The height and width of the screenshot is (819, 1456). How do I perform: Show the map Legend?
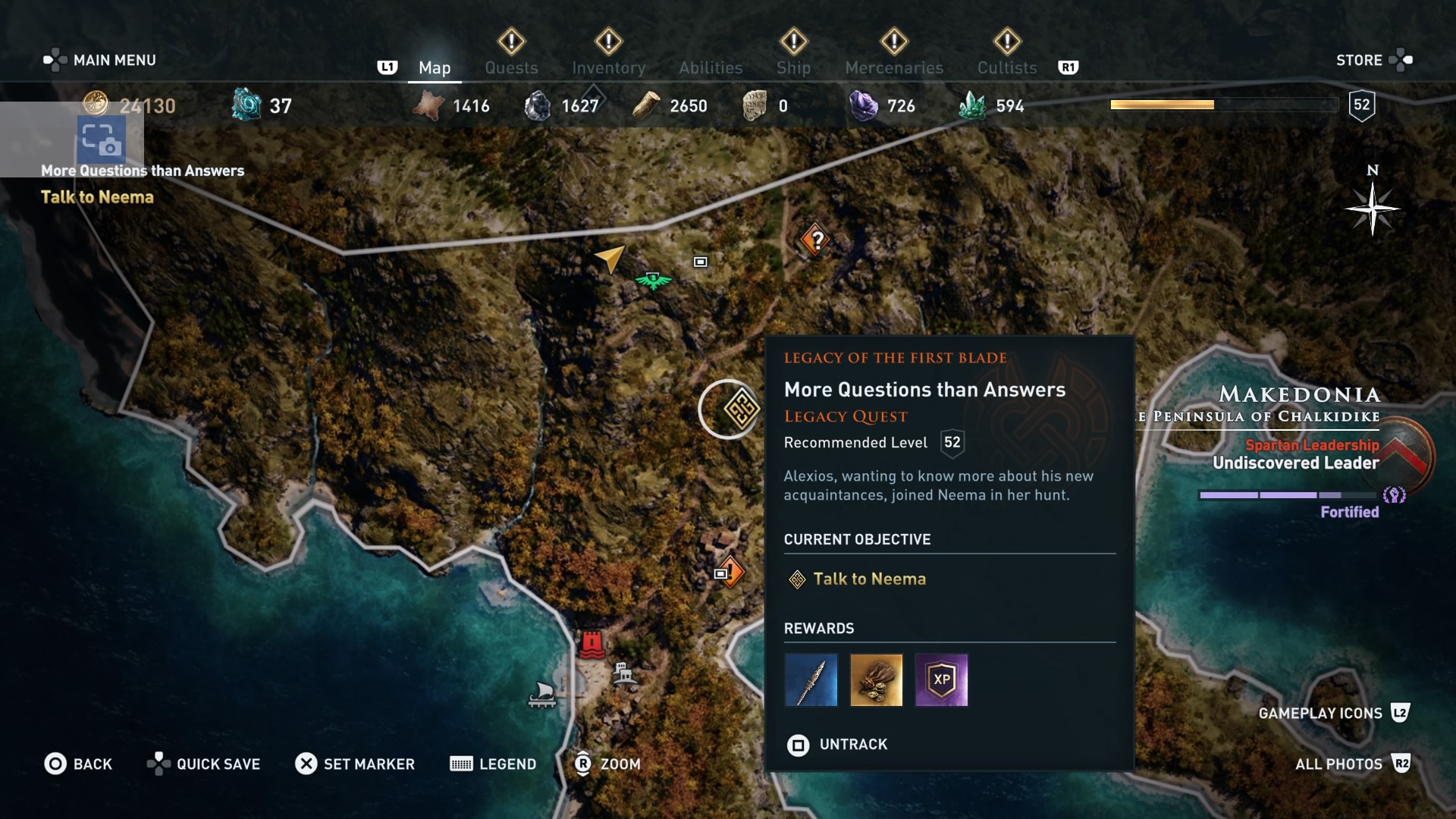493,764
